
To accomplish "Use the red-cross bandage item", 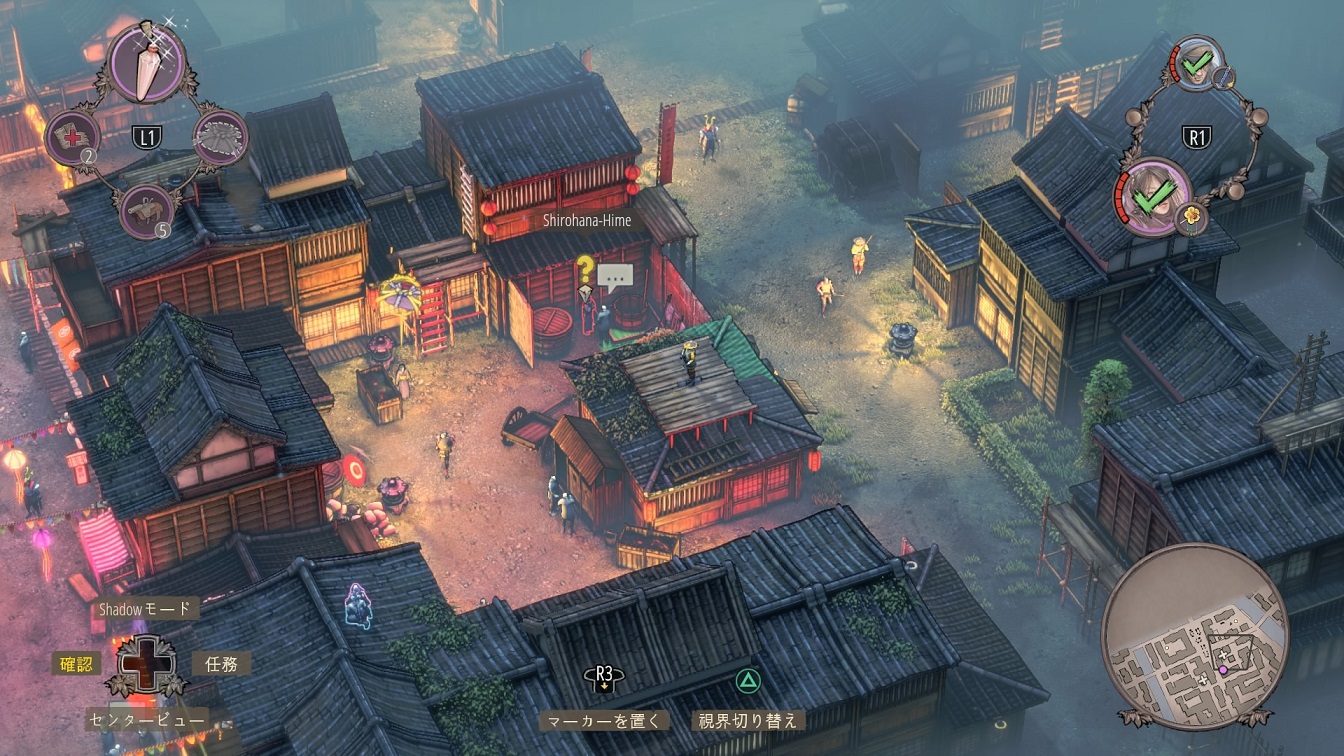I will (x=72, y=137).
